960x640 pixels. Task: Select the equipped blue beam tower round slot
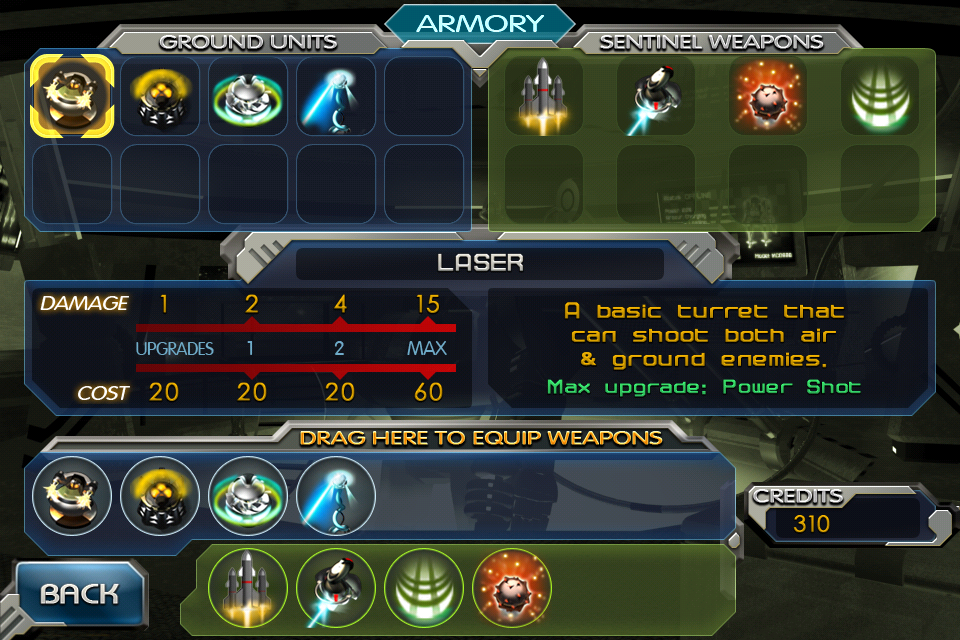pos(336,496)
